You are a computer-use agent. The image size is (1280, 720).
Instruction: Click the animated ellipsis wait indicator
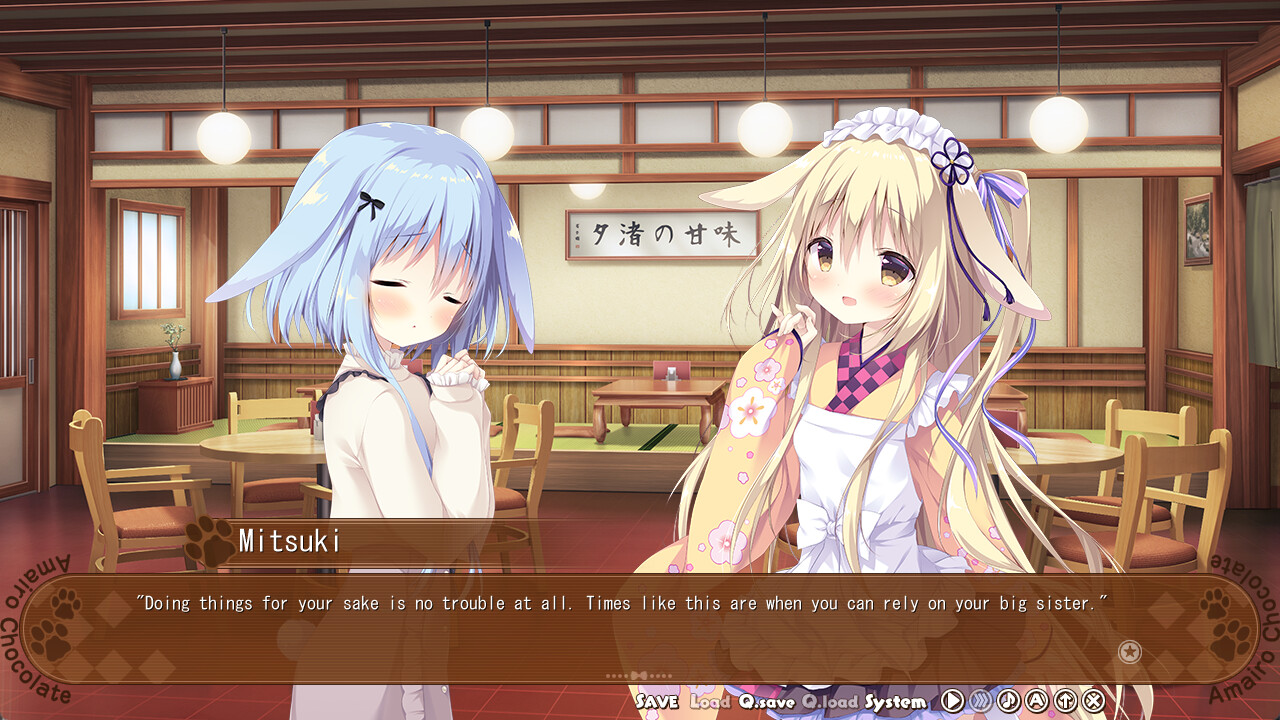(640, 676)
